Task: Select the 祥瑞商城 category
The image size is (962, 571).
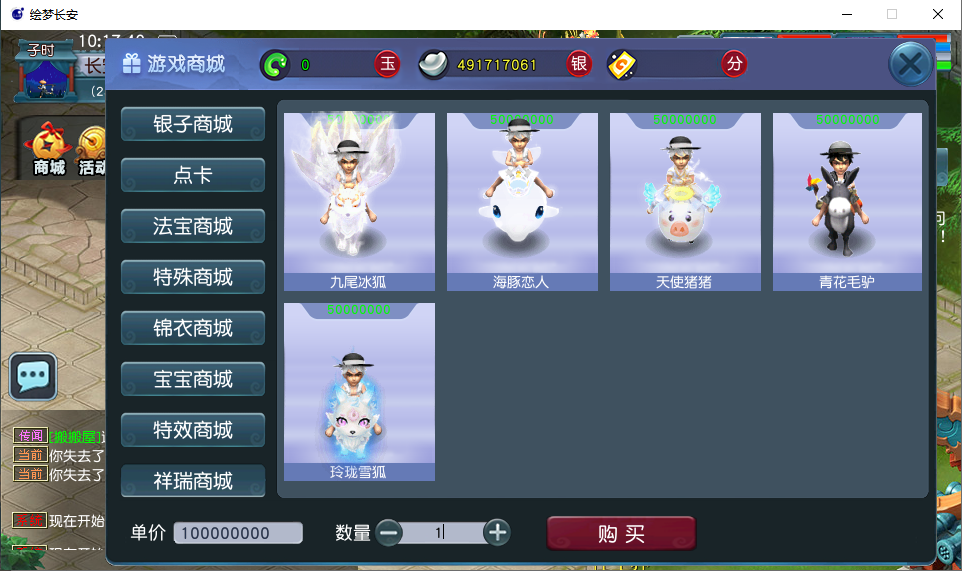Action: point(193,481)
